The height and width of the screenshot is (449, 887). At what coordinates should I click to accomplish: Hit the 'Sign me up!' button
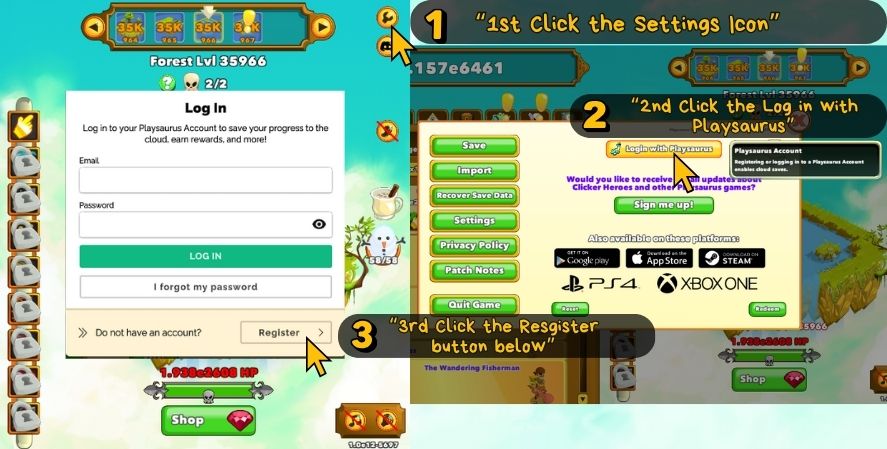pyautogui.click(x=663, y=205)
